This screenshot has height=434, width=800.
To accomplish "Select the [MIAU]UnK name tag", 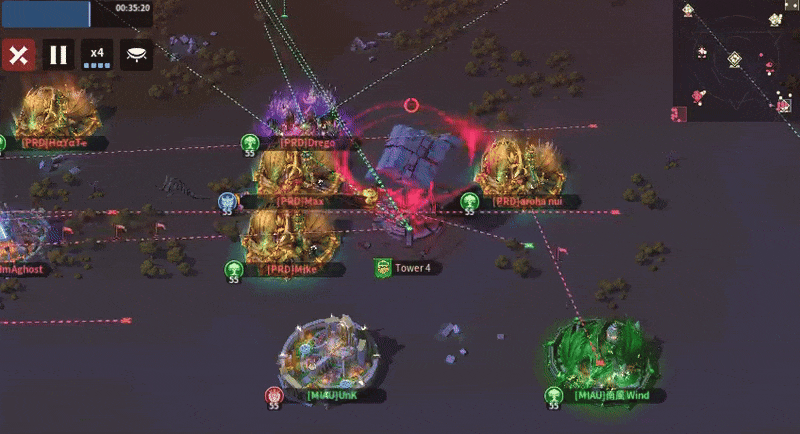I will (332, 396).
